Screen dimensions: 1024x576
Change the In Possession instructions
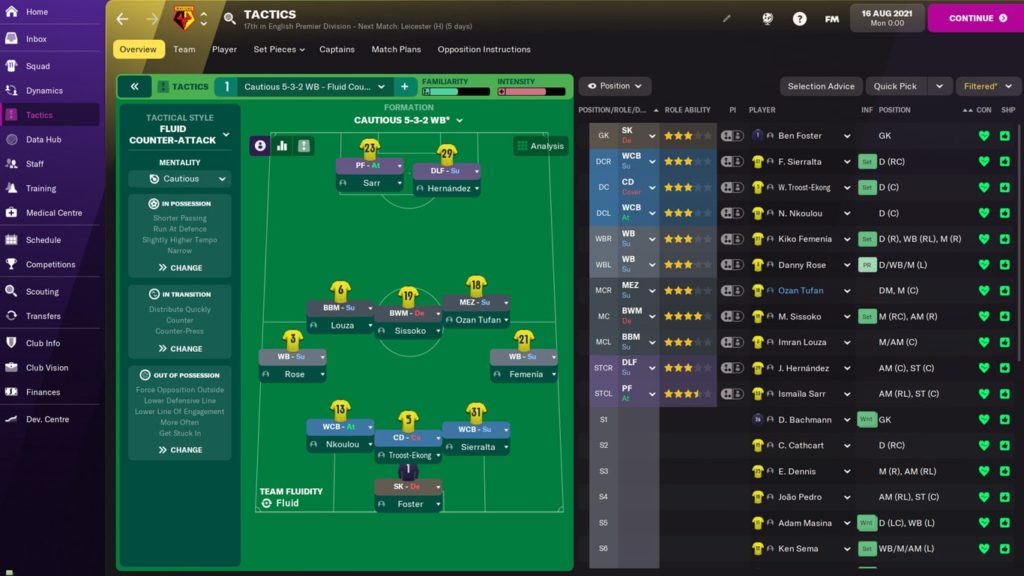[x=180, y=268]
